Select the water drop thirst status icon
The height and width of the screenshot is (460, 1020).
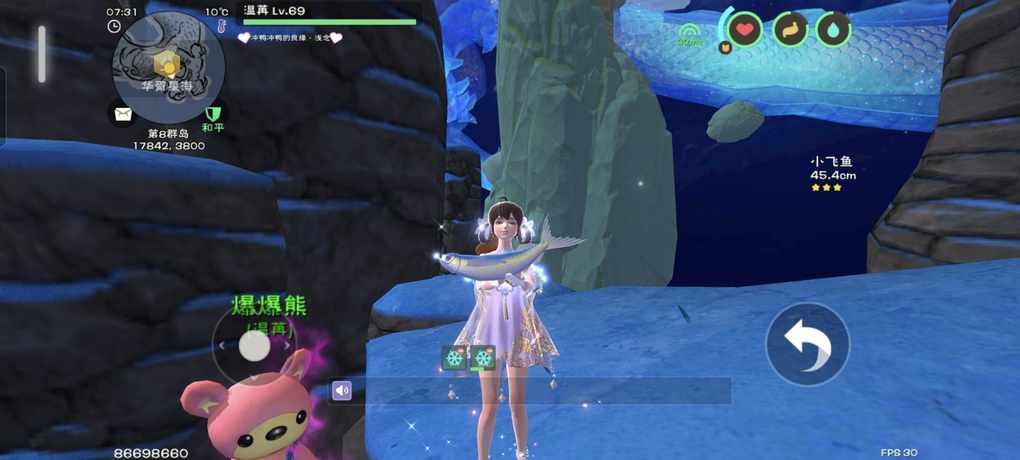tap(833, 29)
